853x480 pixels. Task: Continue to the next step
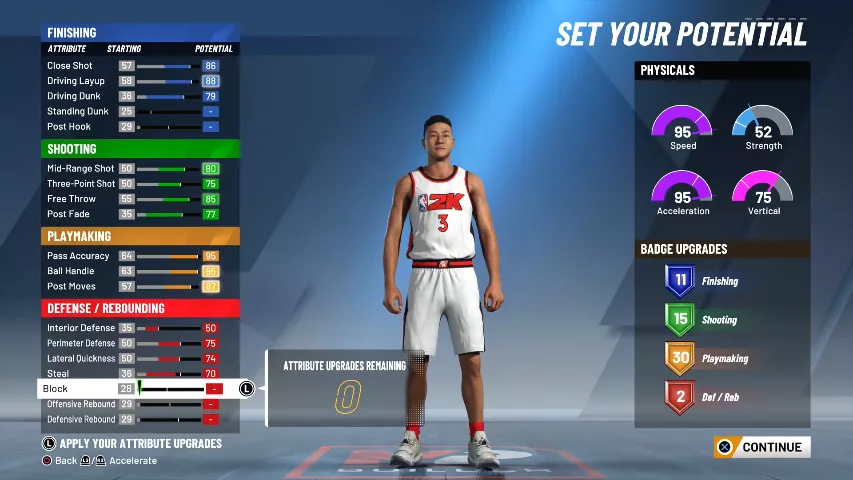point(762,448)
